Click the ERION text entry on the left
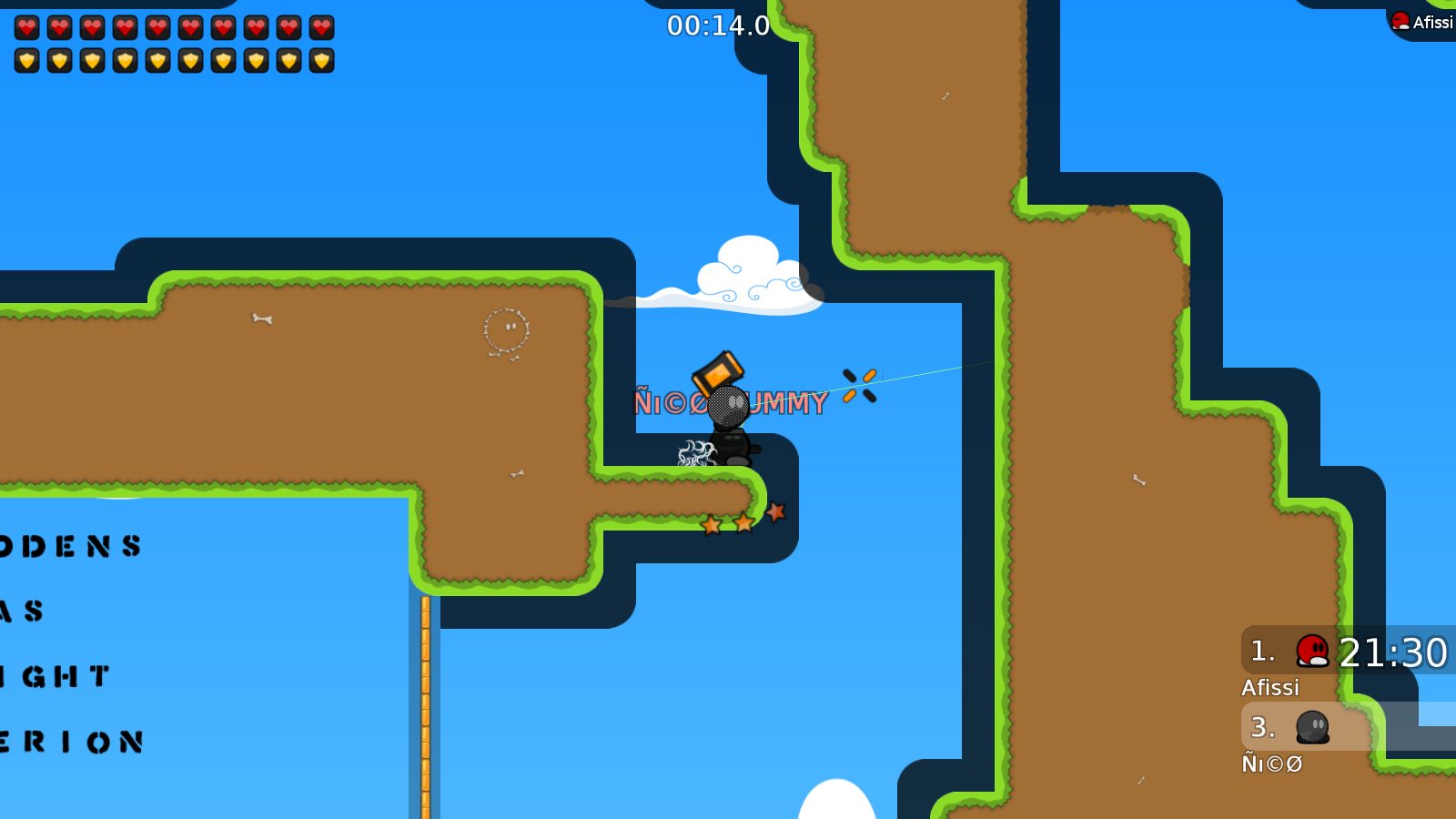This screenshot has height=819, width=1456. (x=73, y=742)
